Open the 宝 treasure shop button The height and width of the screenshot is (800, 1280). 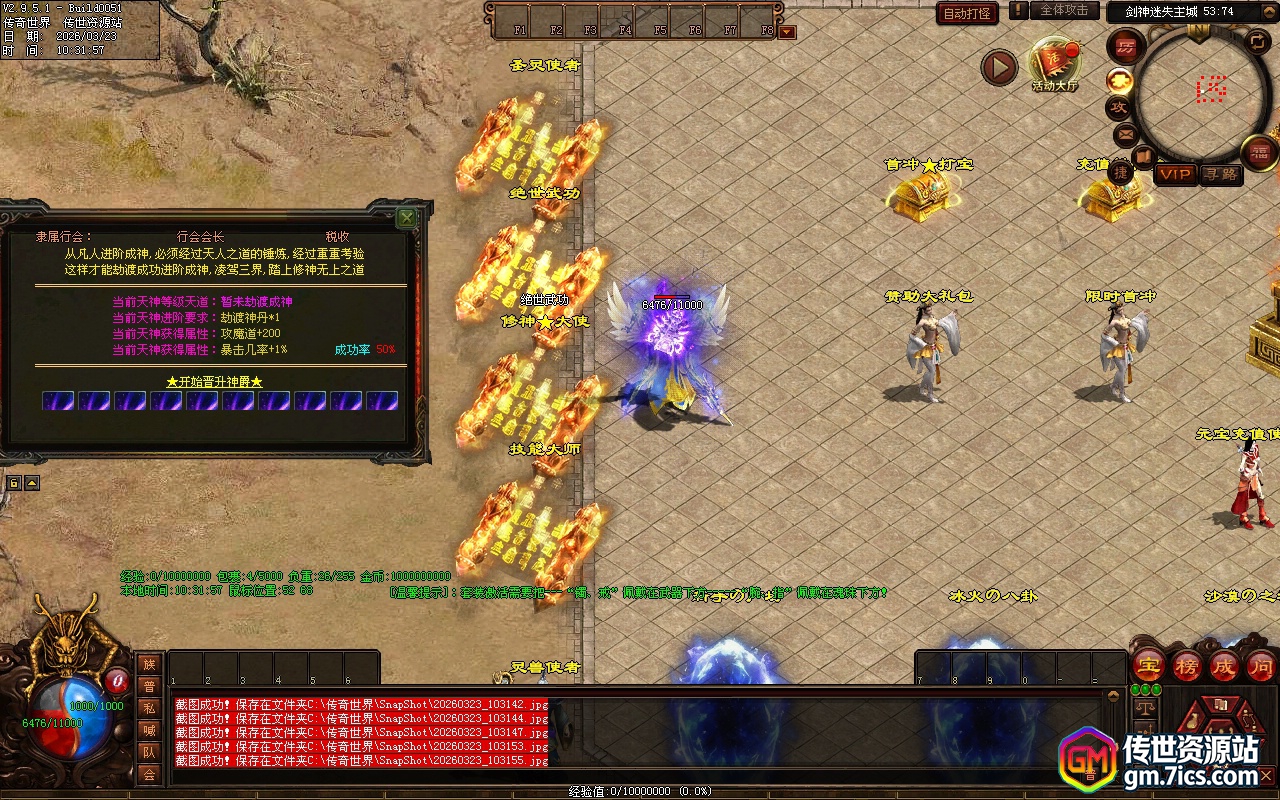tap(1148, 665)
